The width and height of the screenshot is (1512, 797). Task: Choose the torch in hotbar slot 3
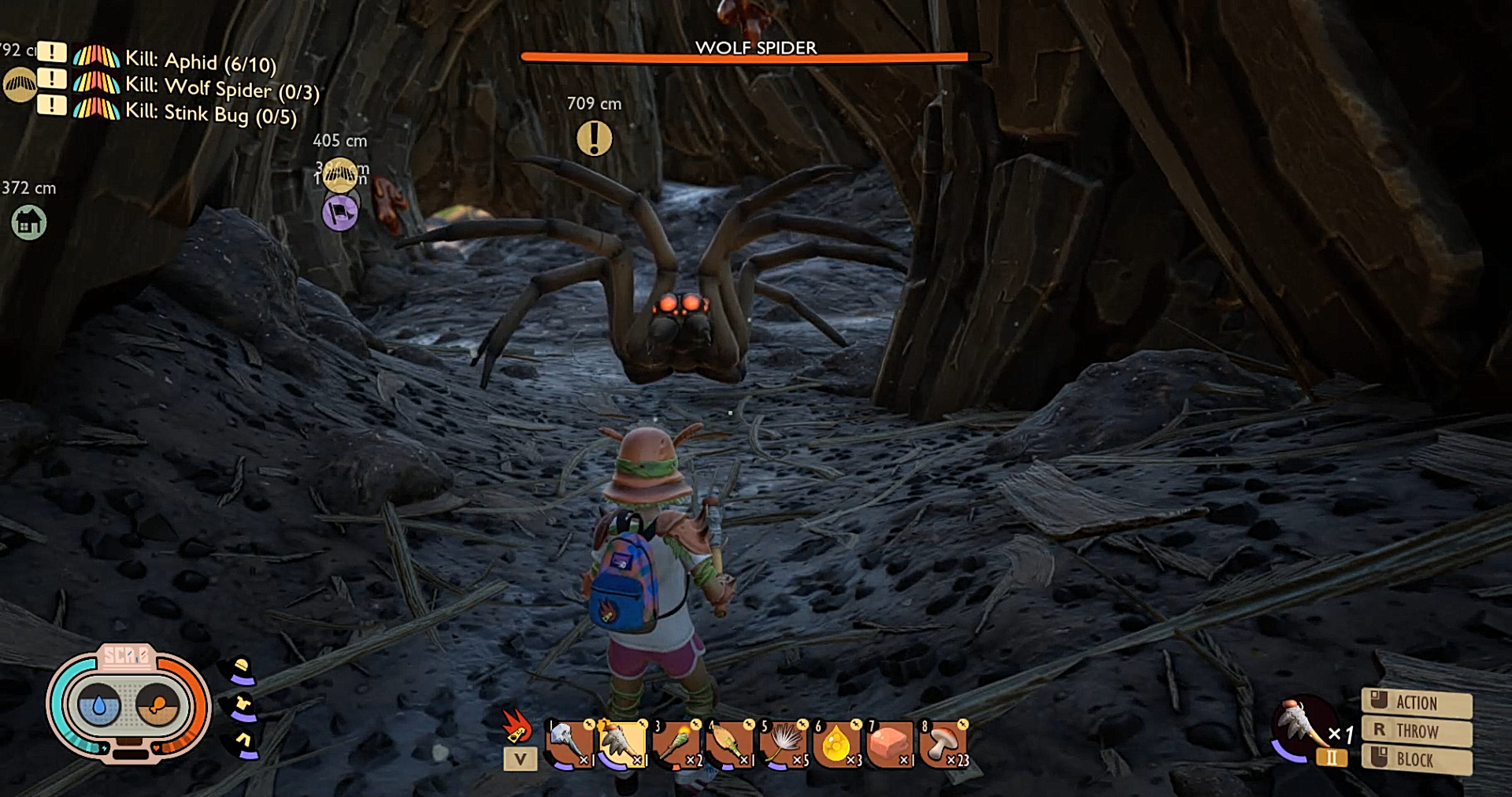(676, 744)
